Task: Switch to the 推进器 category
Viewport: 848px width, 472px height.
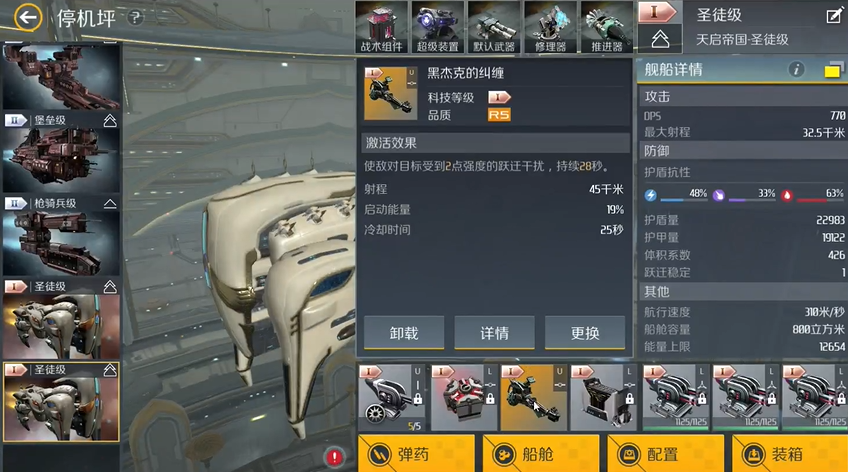Action: pyautogui.click(x=606, y=27)
